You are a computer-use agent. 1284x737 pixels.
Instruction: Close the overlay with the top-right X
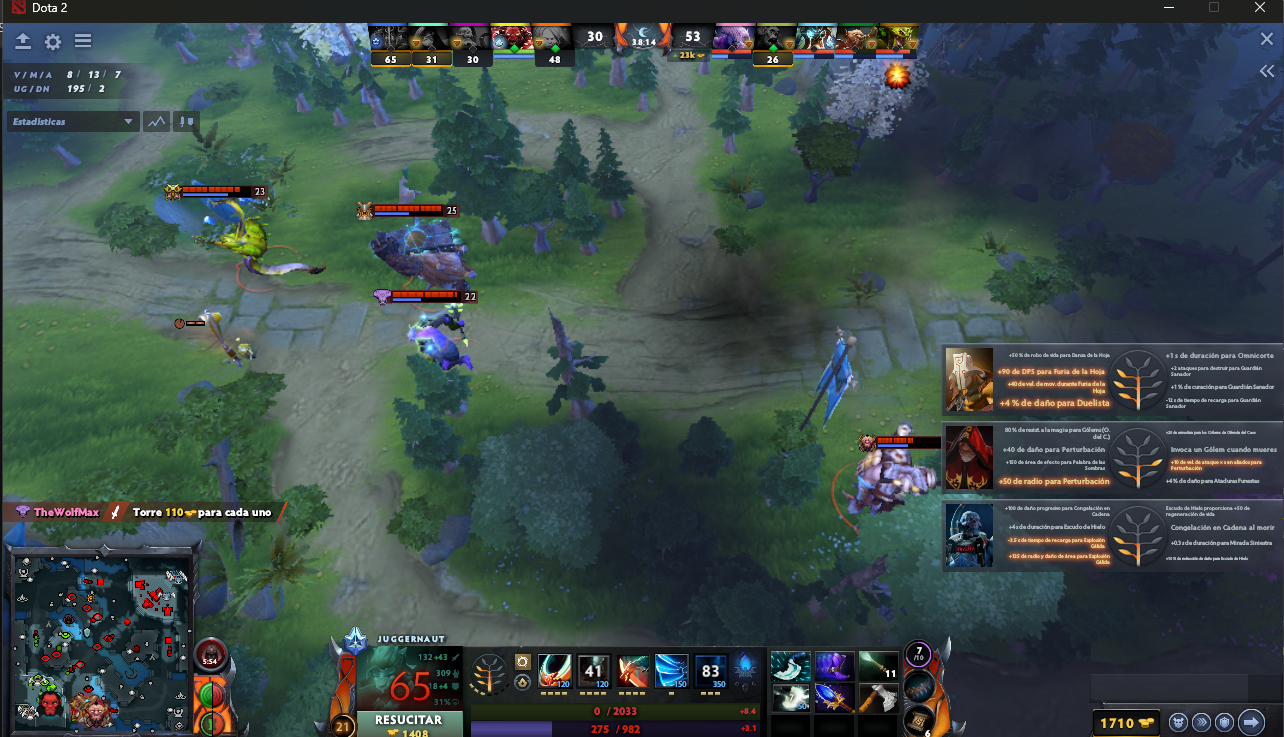coord(1266,40)
